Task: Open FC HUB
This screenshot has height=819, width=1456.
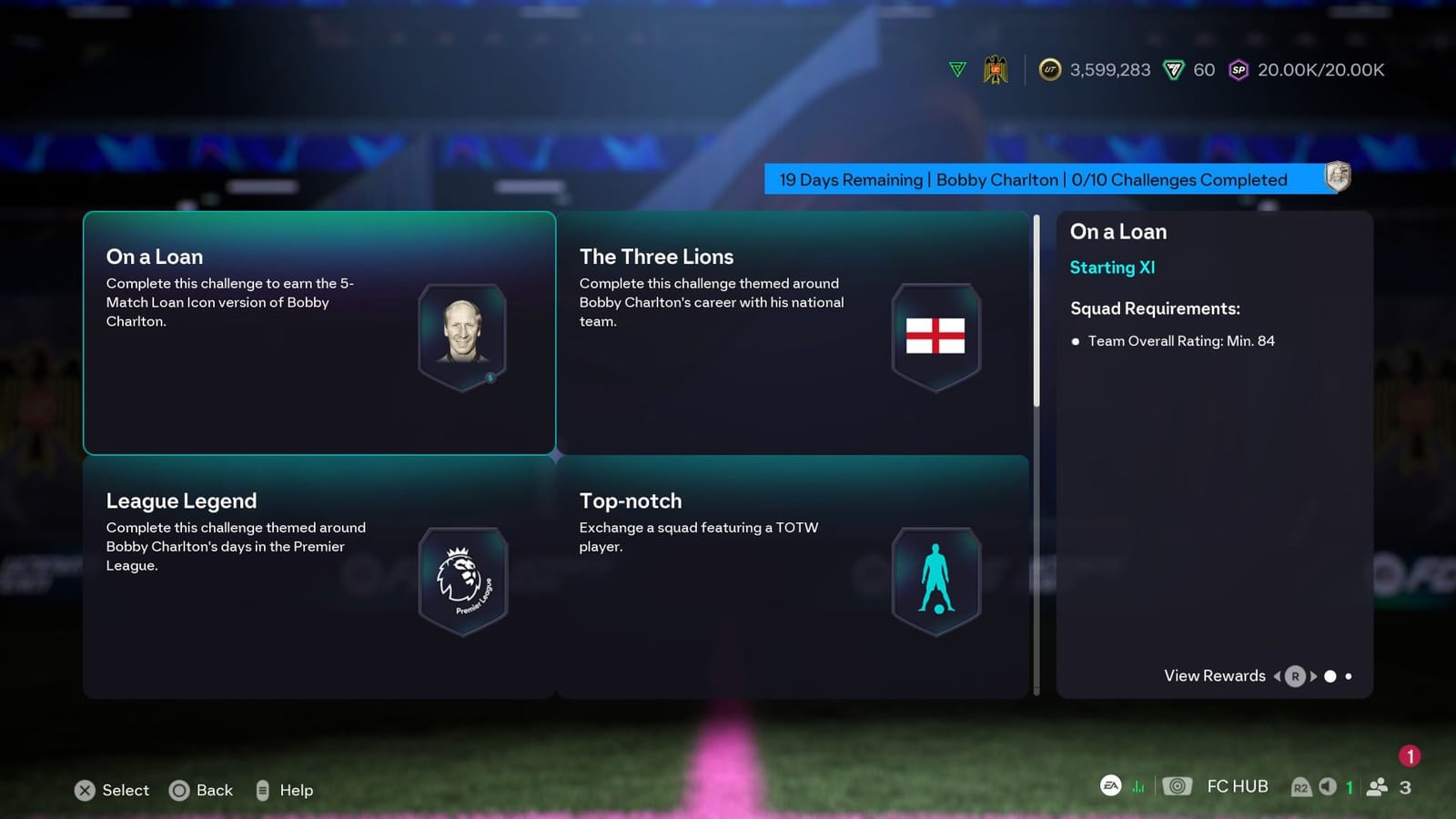Action: pos(1236,786)
